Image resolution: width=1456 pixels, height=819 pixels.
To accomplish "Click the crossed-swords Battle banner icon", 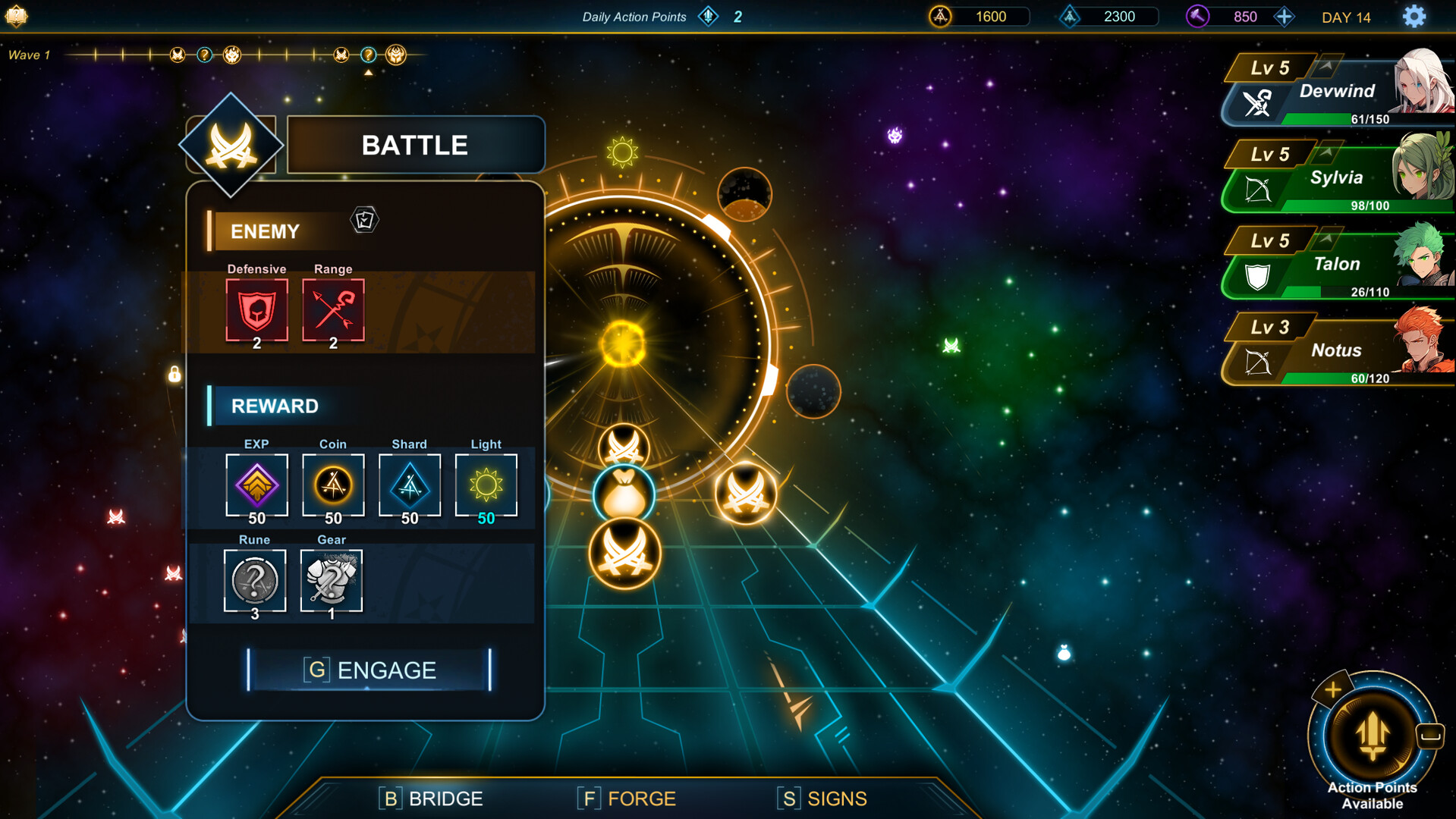I will click(x=231, y=144).
